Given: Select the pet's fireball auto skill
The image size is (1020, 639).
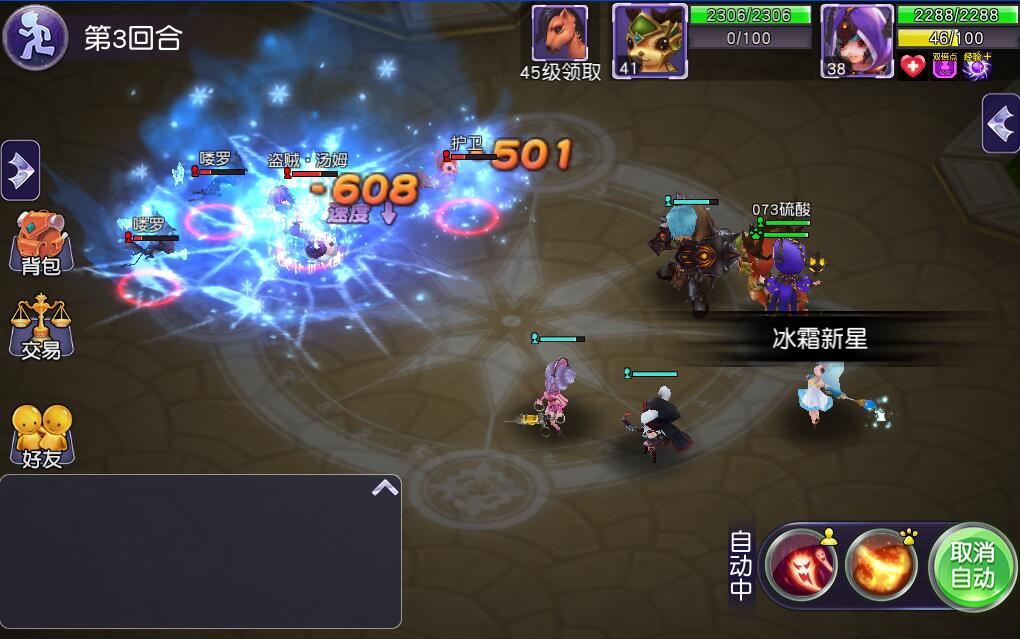Looking at the screenshot, I should coord(880,566).
